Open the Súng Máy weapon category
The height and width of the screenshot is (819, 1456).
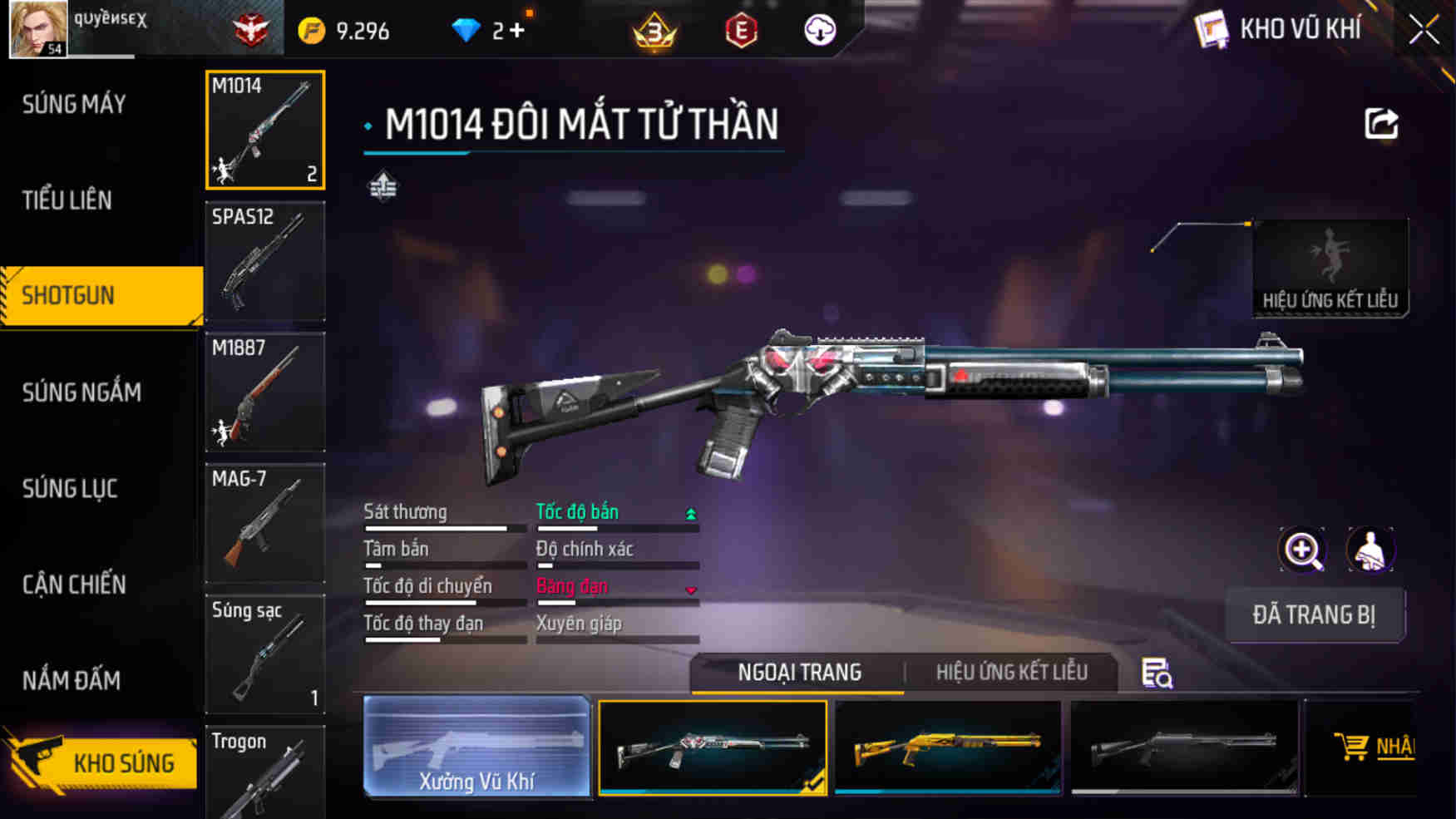[x=74, y=104]
